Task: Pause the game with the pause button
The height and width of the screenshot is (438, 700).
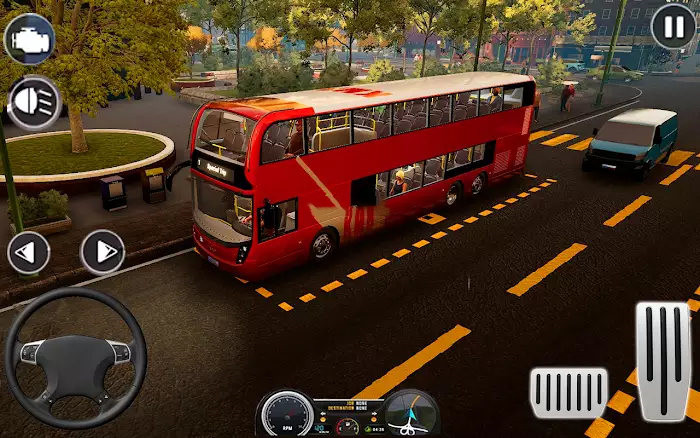Action: point(673,26)
